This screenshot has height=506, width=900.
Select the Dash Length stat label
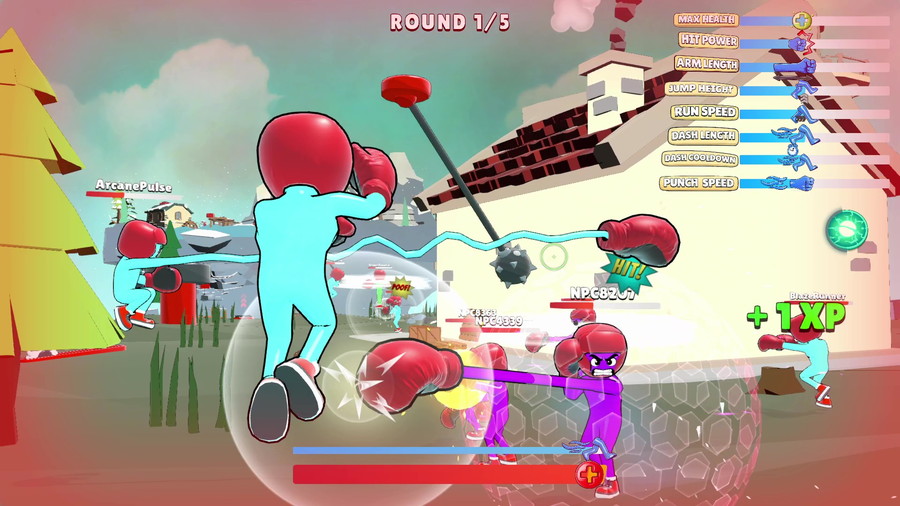point(704,135)
